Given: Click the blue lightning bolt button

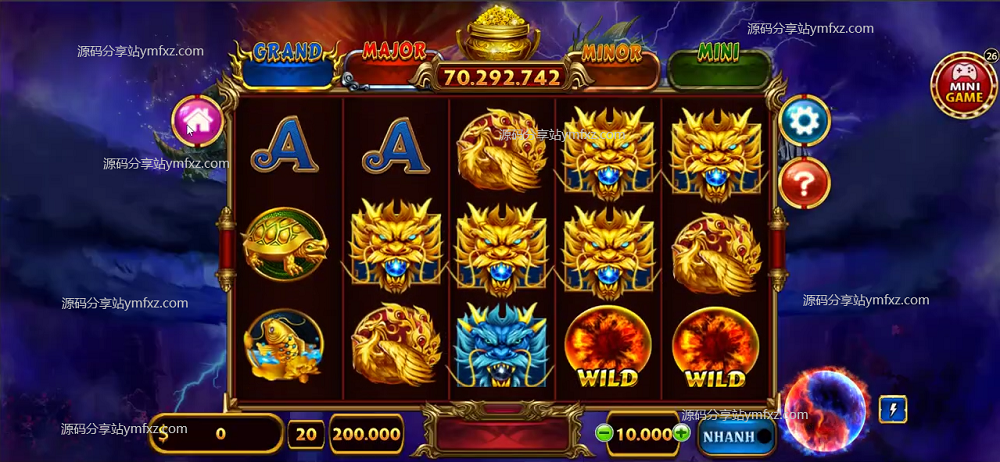Looking at the screenshot, I should click(892, 409).
